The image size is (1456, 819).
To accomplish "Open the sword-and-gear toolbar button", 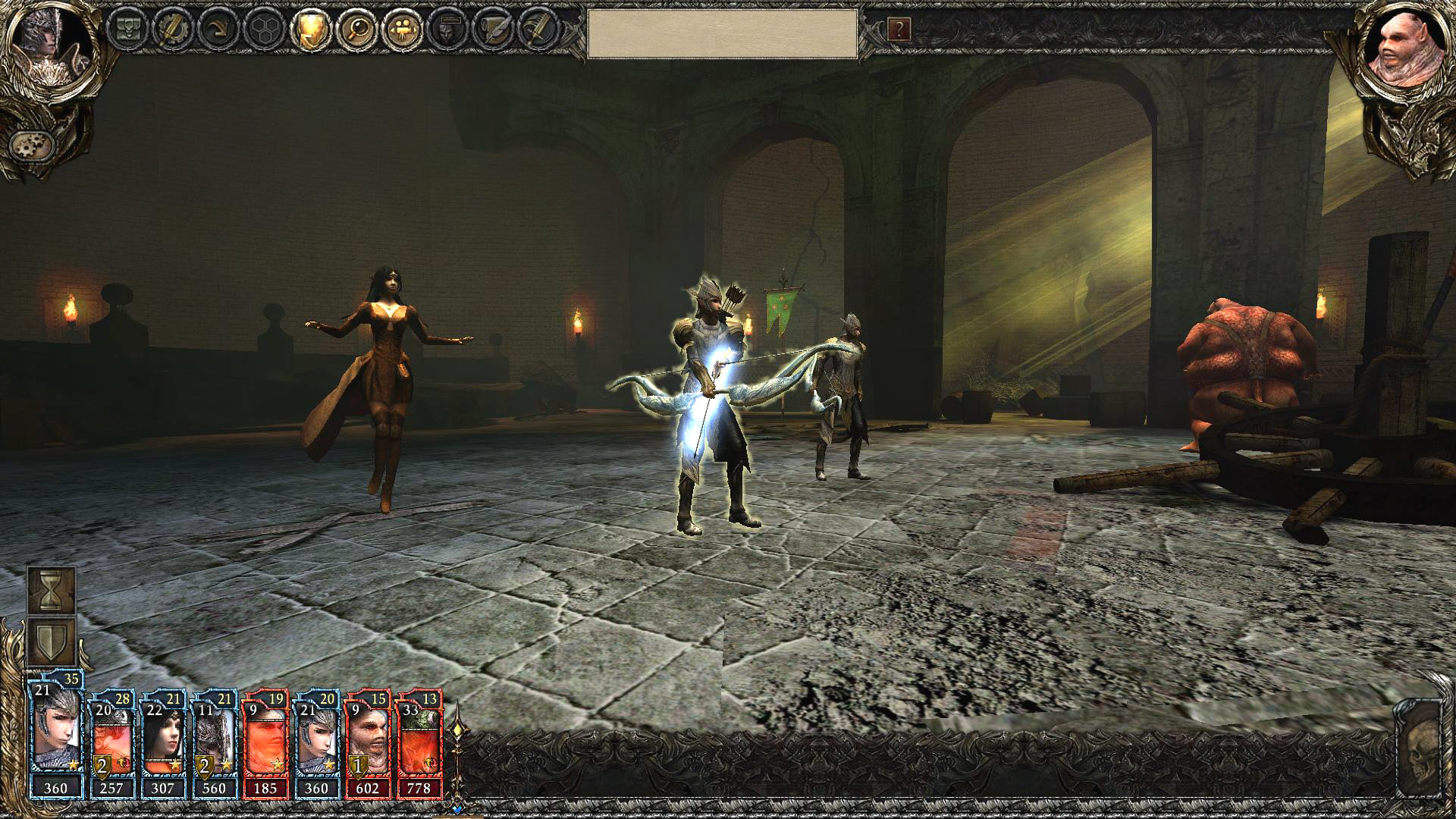I will 171,30.
